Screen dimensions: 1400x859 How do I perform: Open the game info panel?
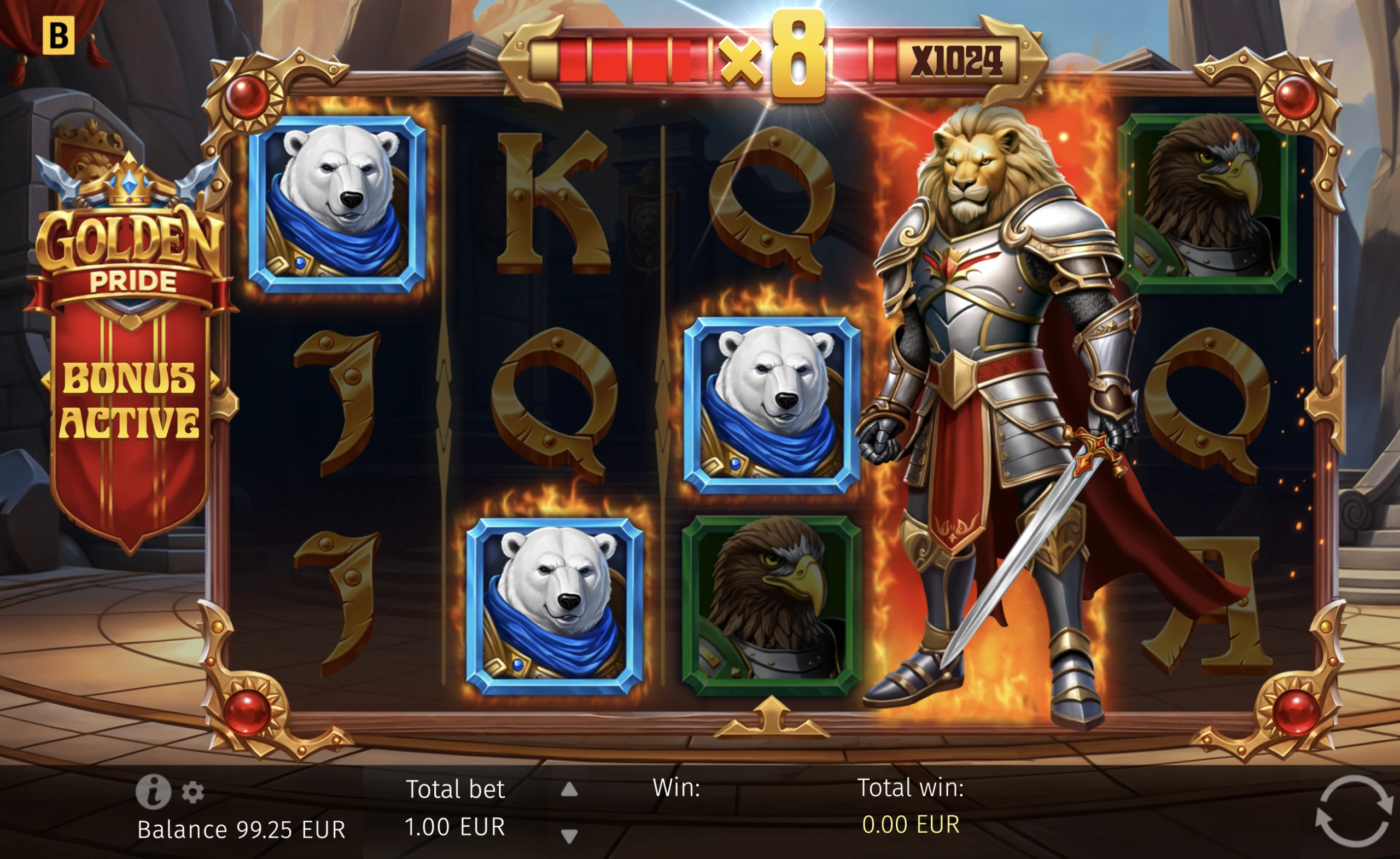[x=153, y=791]
